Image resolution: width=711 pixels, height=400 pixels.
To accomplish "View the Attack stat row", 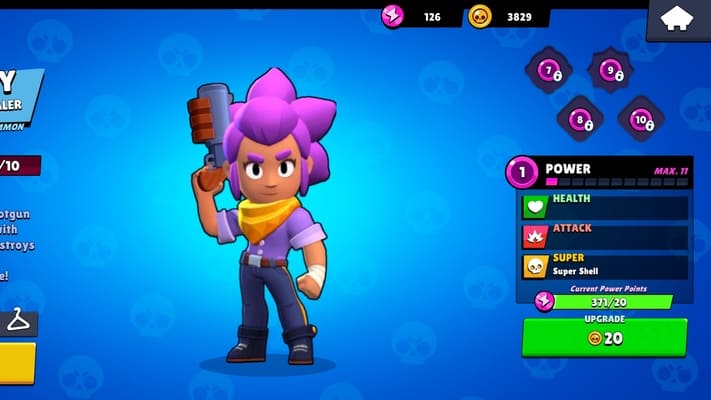I will click(604, 236).
